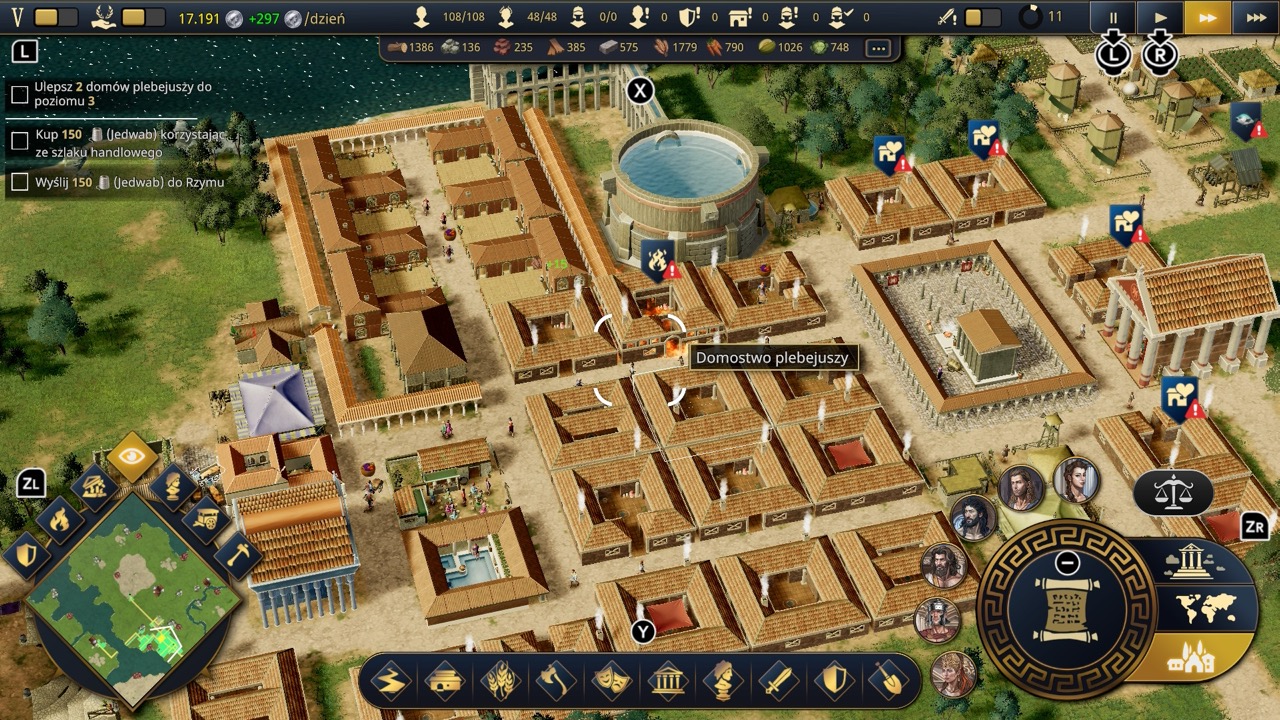
Task: Show the shield security overlay
Action: [x=25, y=554]
